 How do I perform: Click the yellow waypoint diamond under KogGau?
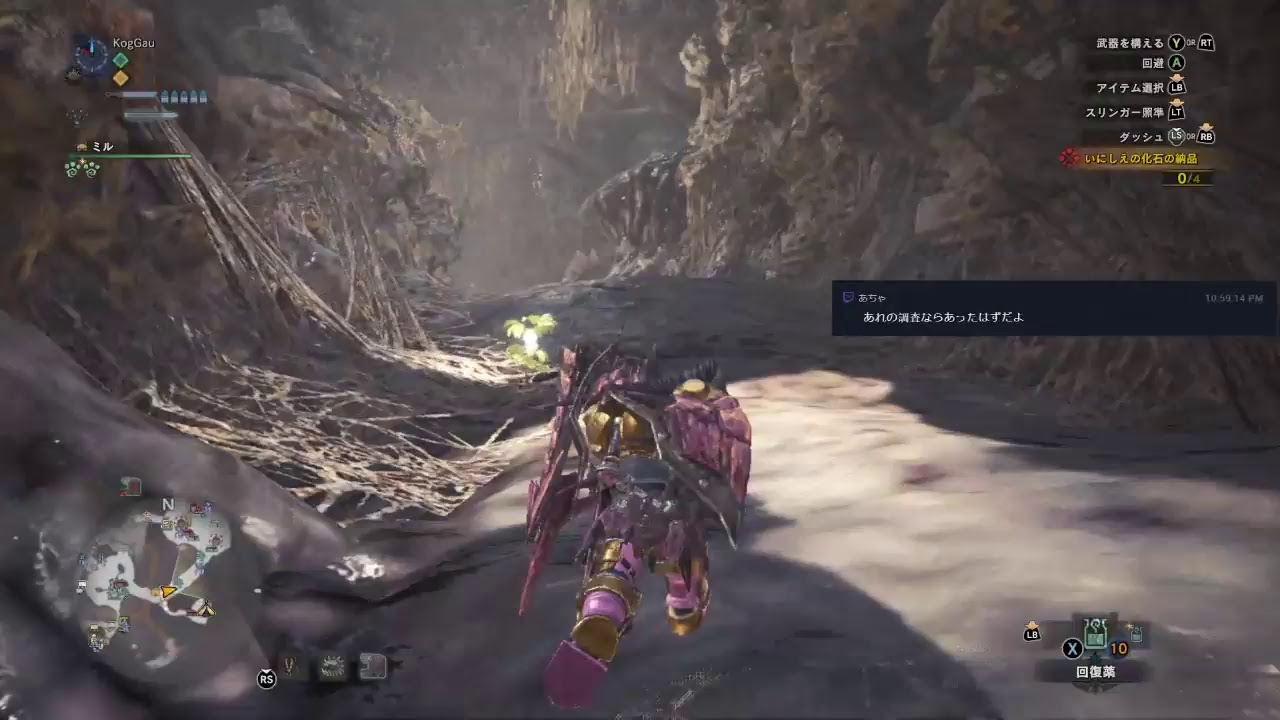point(120,77)
